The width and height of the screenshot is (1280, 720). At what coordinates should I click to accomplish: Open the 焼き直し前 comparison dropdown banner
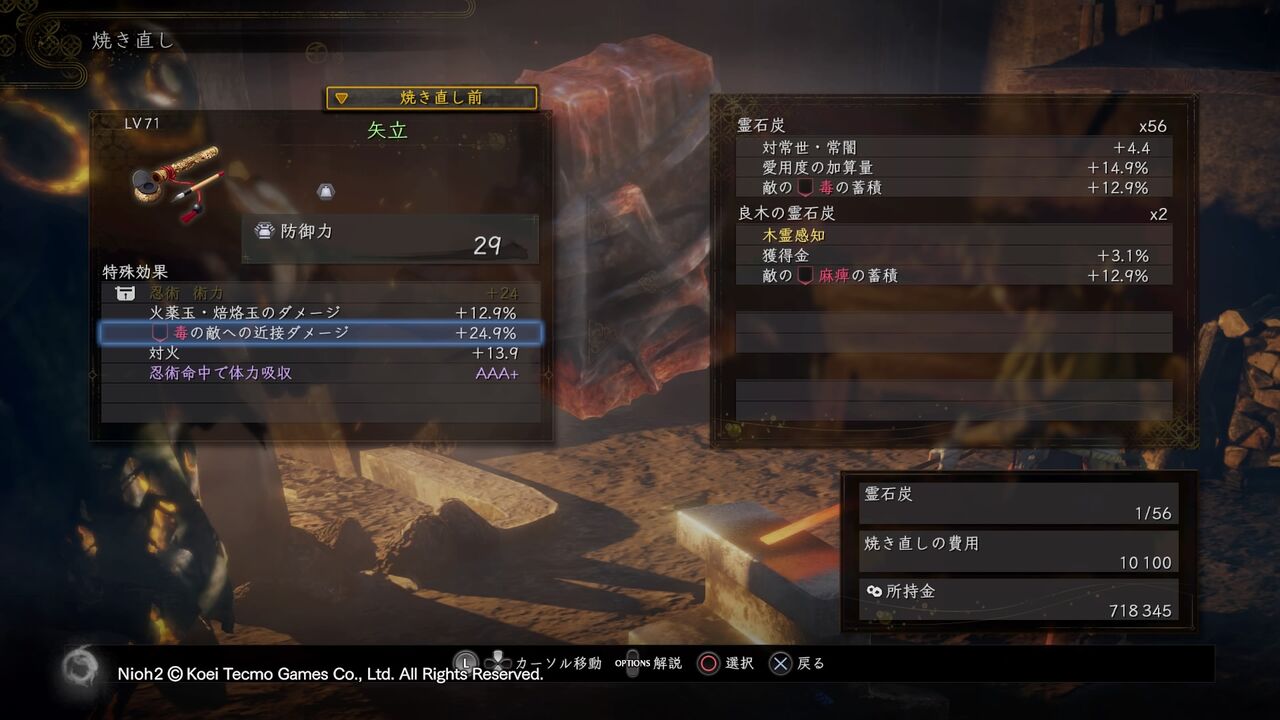coord(430,98)
